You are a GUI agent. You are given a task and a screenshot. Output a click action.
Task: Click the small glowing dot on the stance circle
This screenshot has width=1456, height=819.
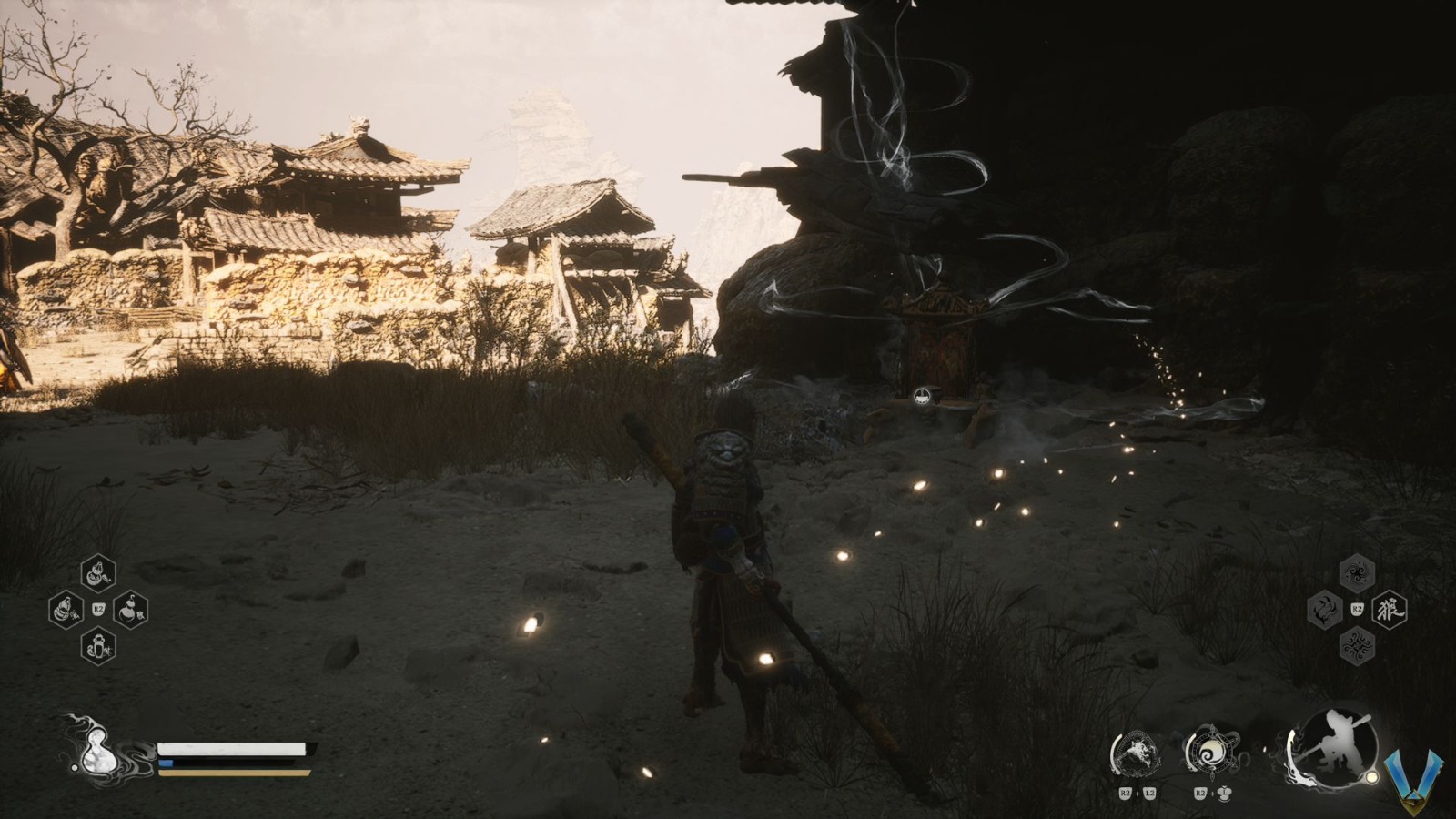click(x=1370, y=776)
